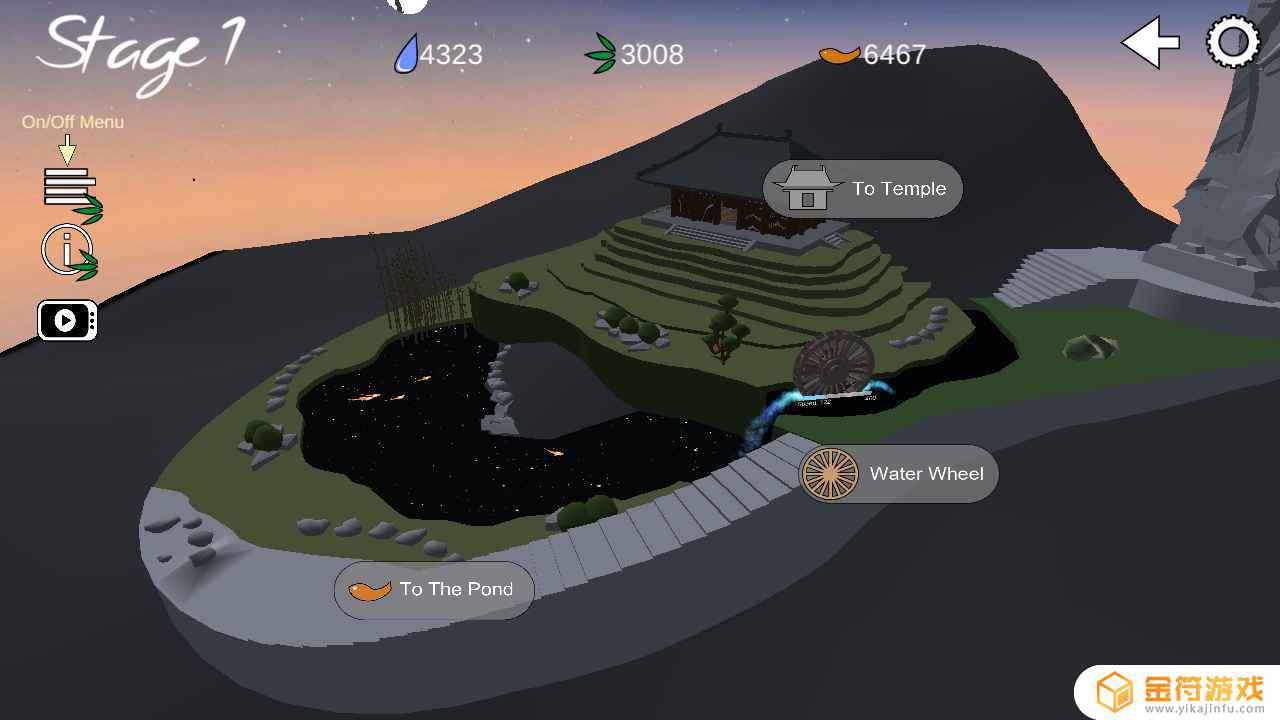
Task: Toggle the On/Off Menu list icon
Action: [71, 189]
